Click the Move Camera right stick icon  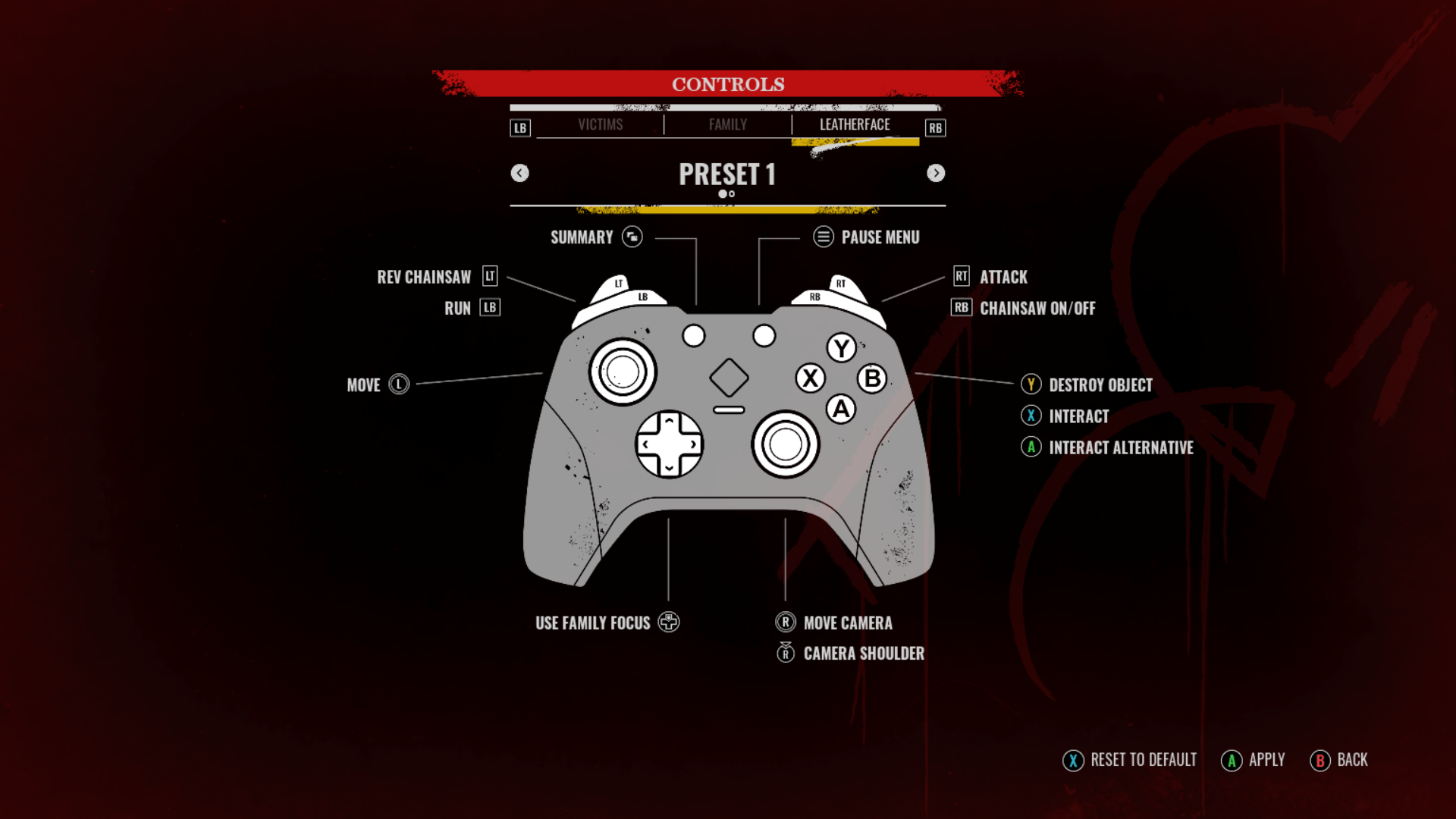(785, 622)
